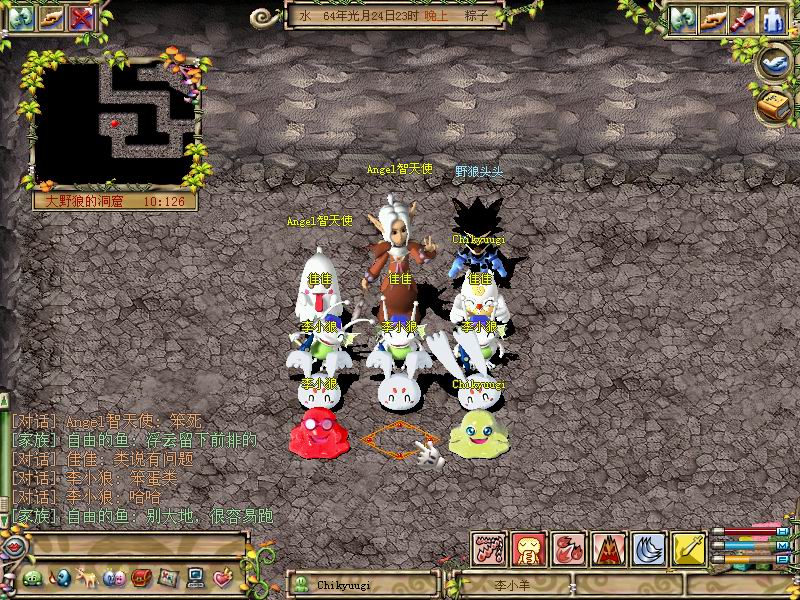Open the pink heart icon
This screenshot has width=800, height=600.
tap(221, 578)
